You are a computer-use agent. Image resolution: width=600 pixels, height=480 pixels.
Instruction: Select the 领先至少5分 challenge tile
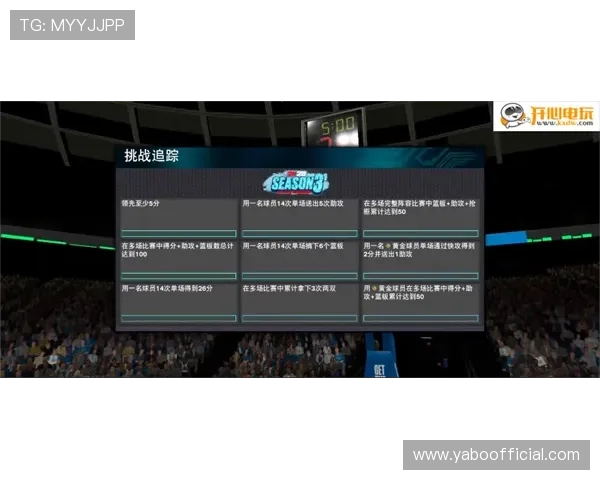click(x=179, y=217)
